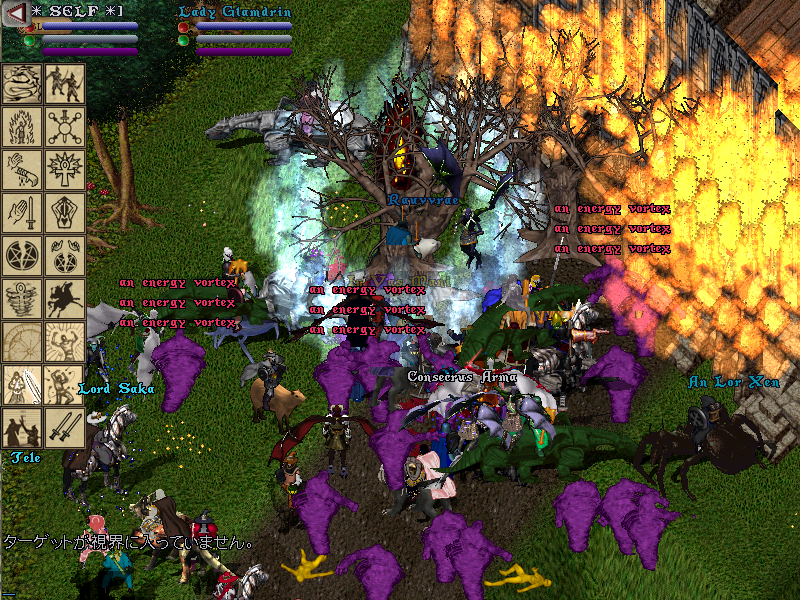Use the flexing figure with rays ability
This screenshot has width=800, height=600.
(x=65, y=341)
